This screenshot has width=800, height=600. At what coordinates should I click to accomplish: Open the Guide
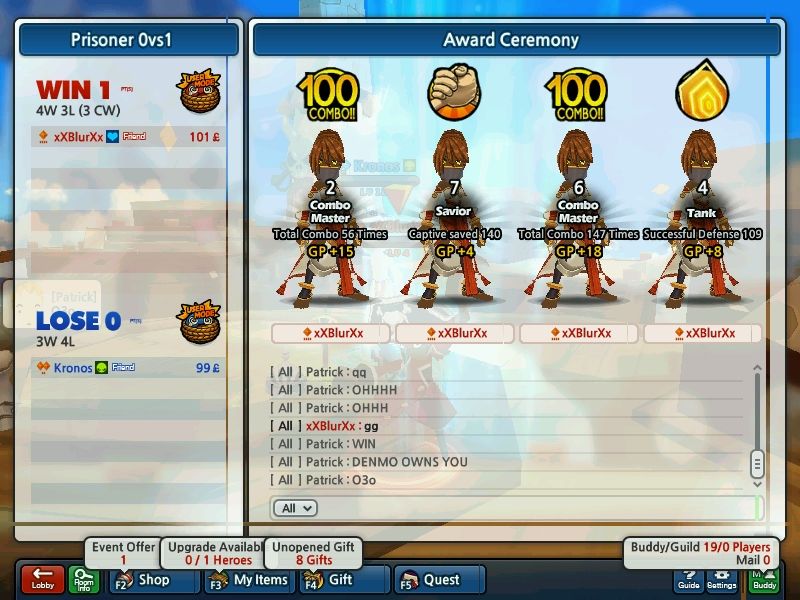pos(688,580)
